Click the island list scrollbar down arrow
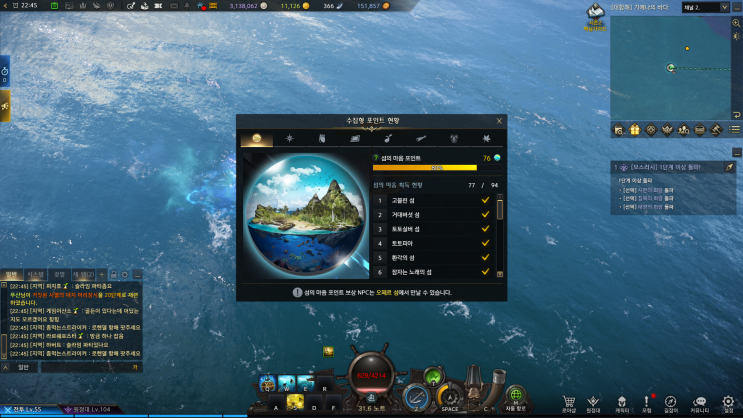This screenshot has width=743, height=418. [500, 273]
